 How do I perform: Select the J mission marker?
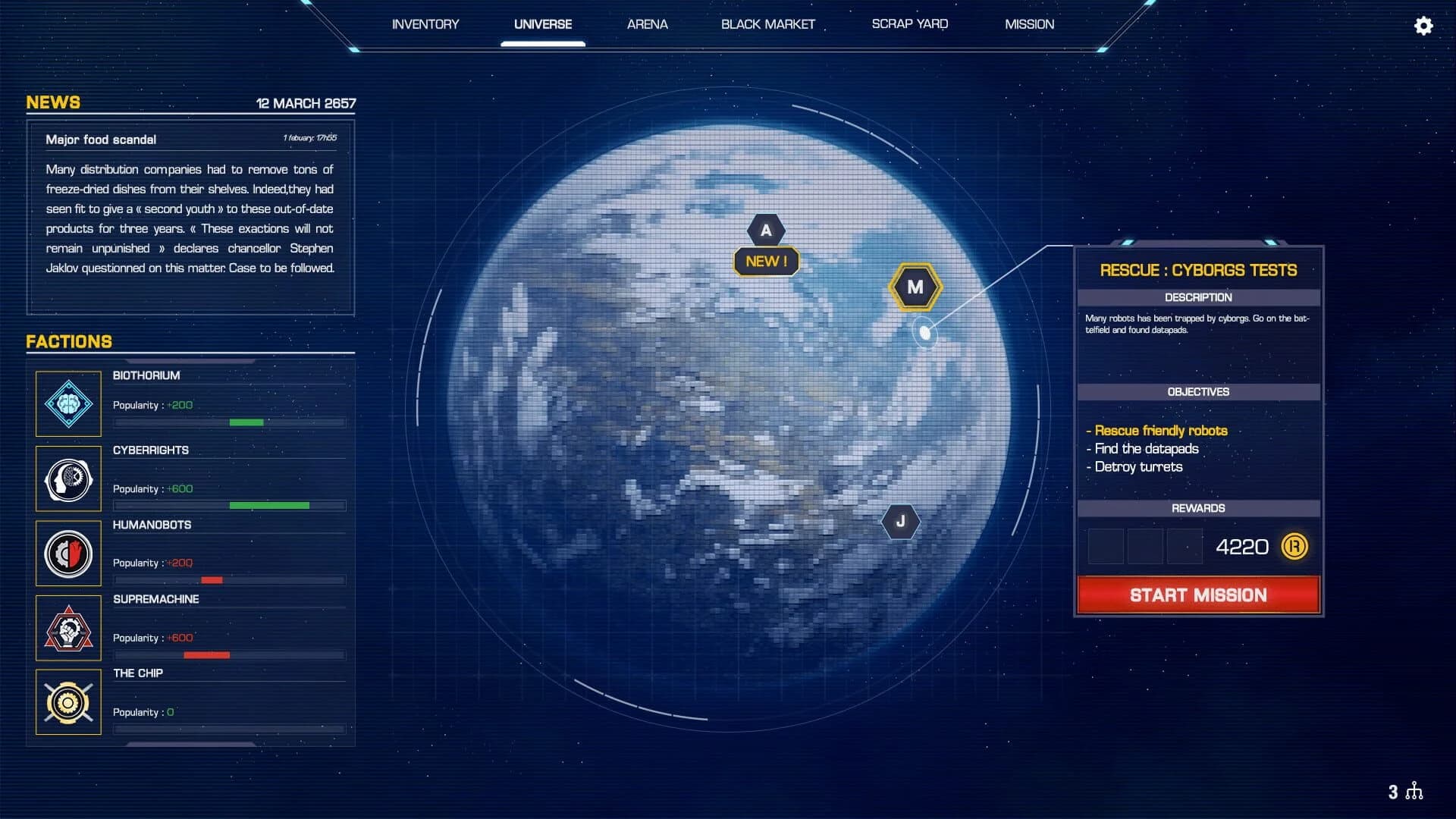click(x=900, y=520)
